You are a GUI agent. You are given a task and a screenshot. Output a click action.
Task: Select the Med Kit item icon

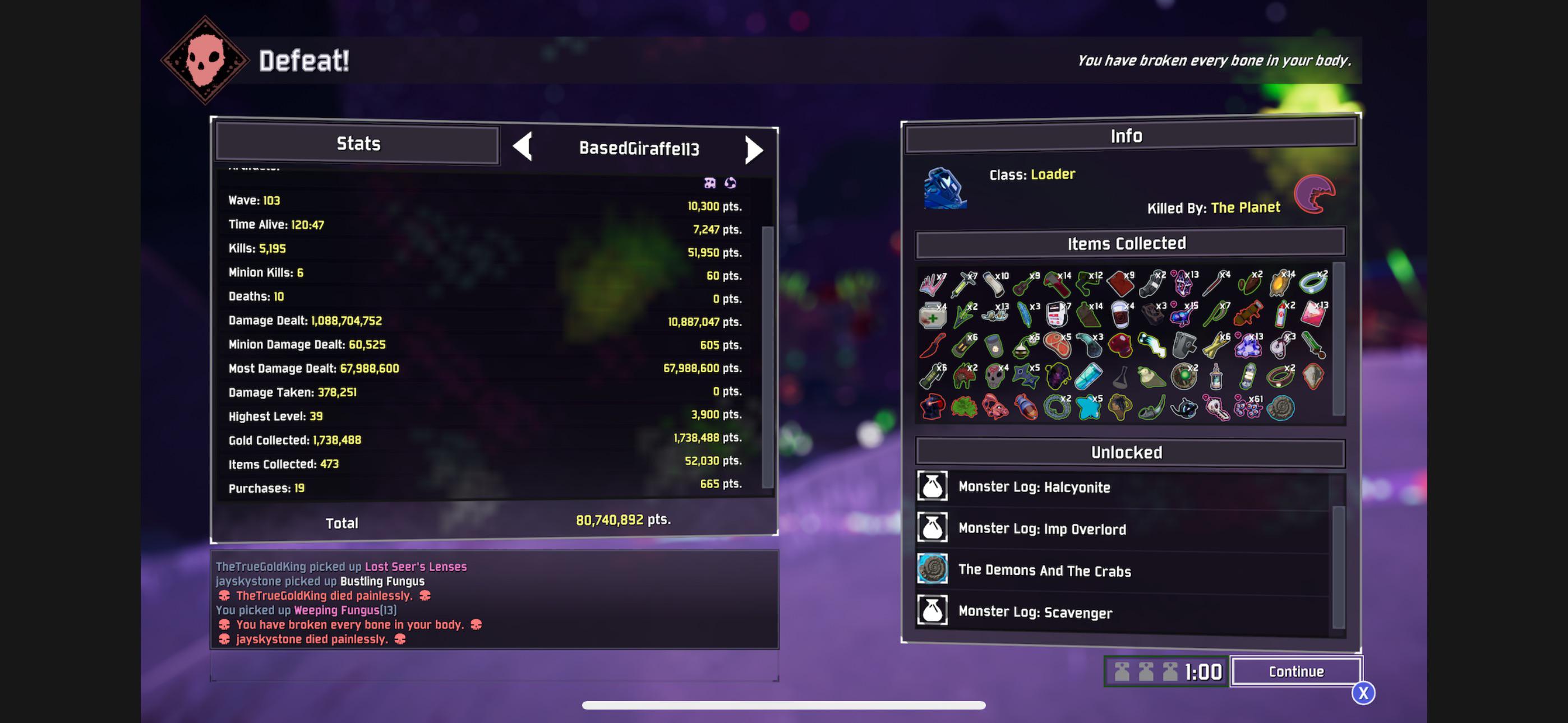pyautogui.click(x=933, y=316)
